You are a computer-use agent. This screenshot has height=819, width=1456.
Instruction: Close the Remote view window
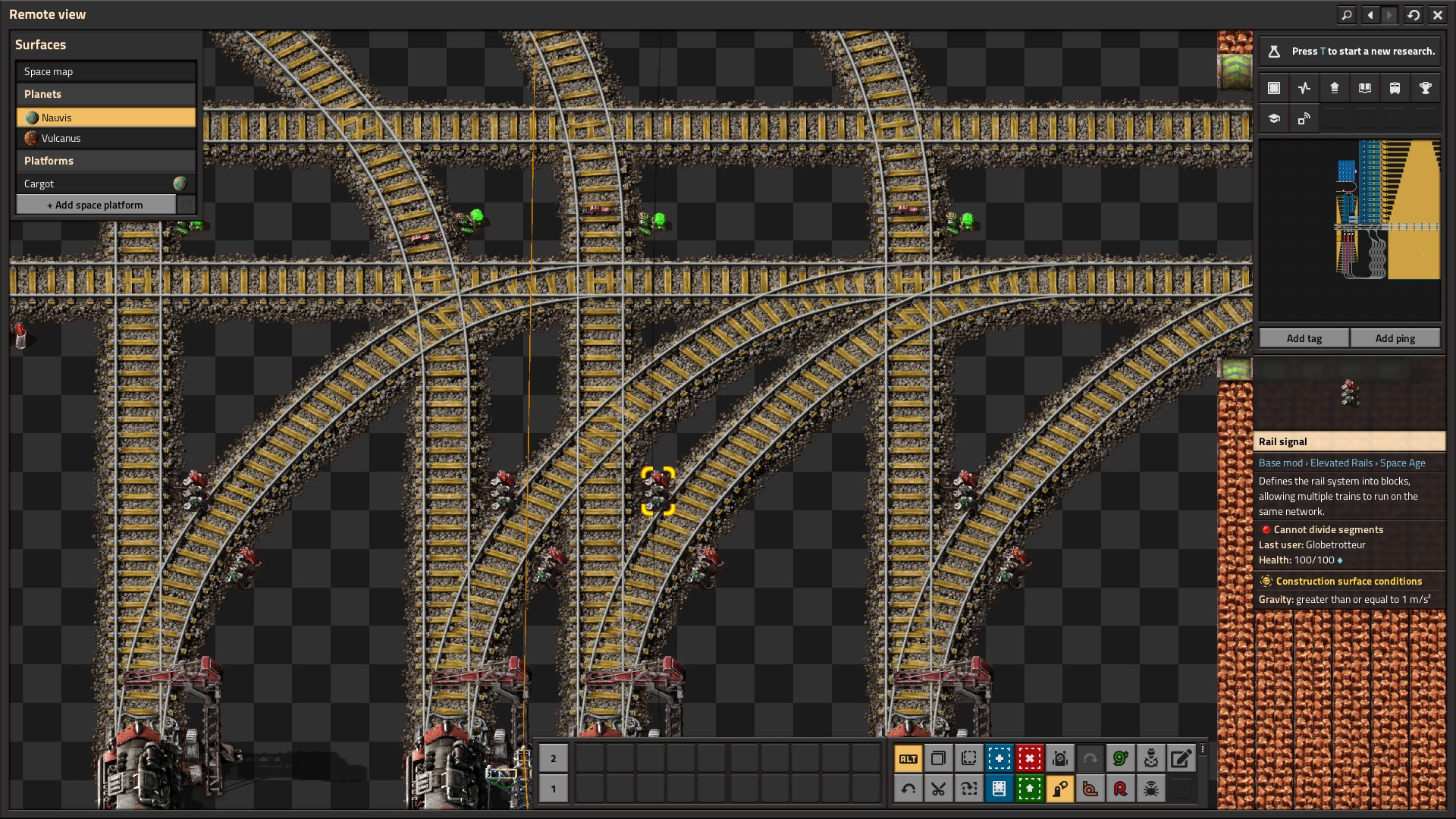(x=1437, y=14)
